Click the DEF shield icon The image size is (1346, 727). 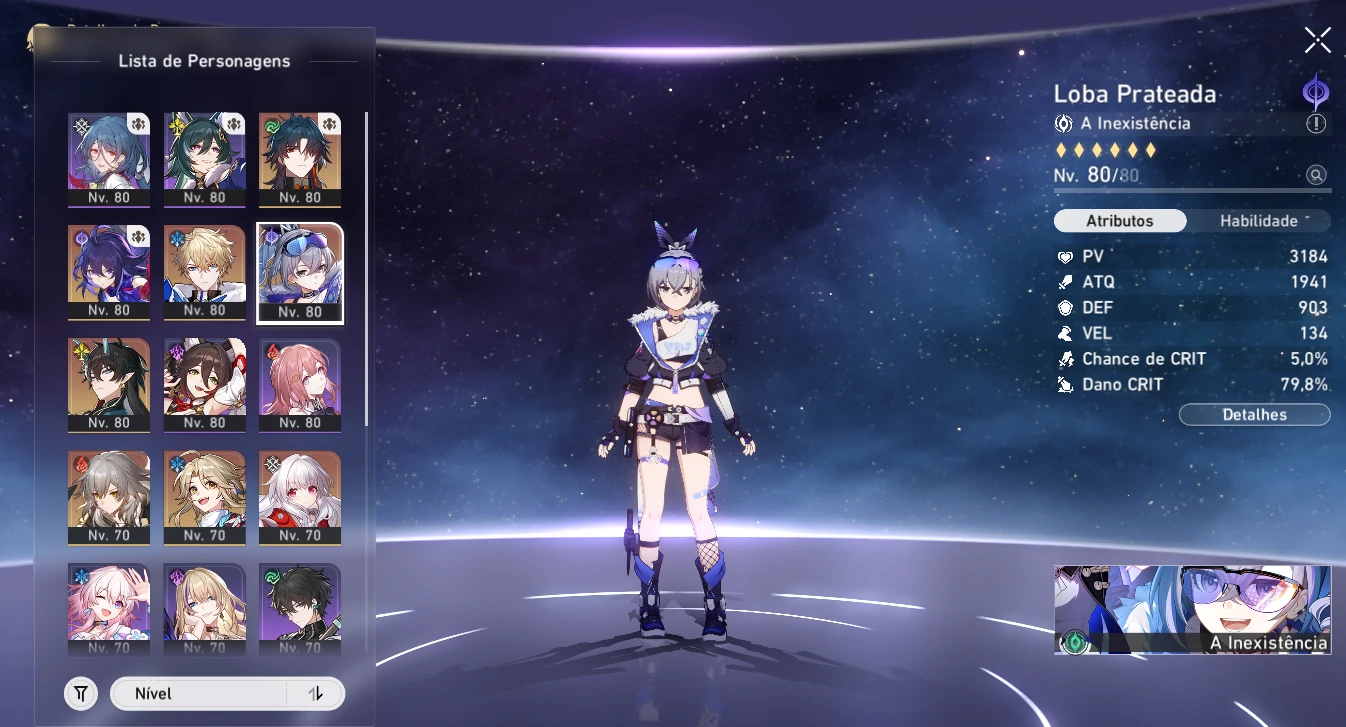click(1065, 307)
